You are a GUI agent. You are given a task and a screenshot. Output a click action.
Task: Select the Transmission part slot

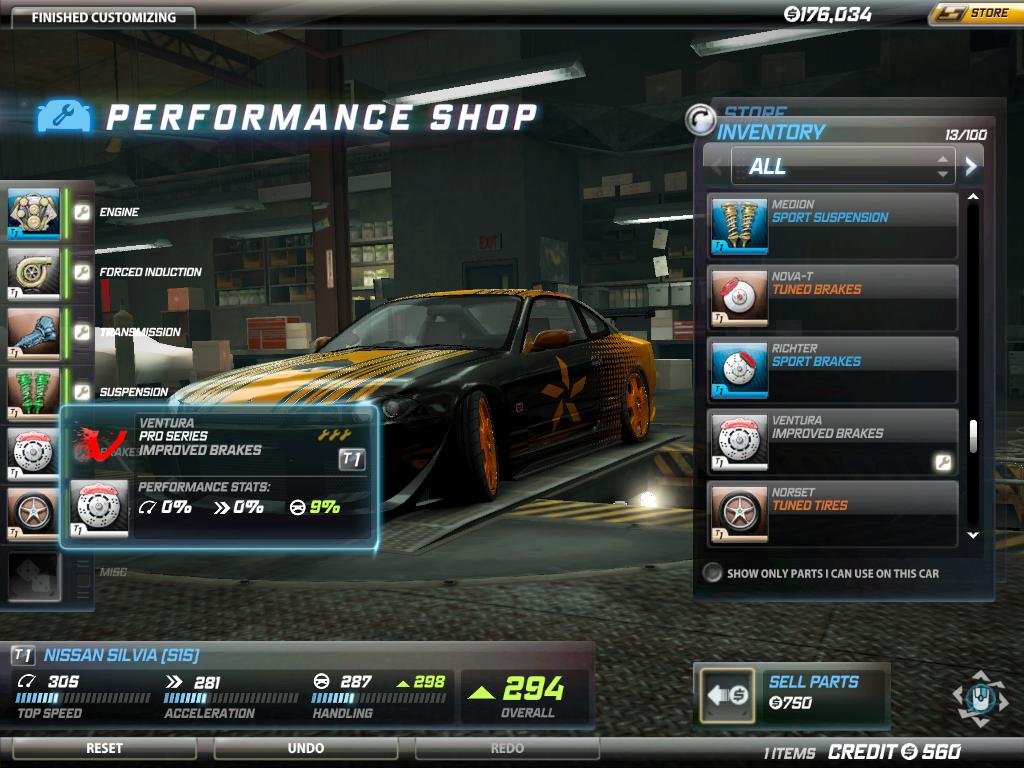(x=34, y=332)
